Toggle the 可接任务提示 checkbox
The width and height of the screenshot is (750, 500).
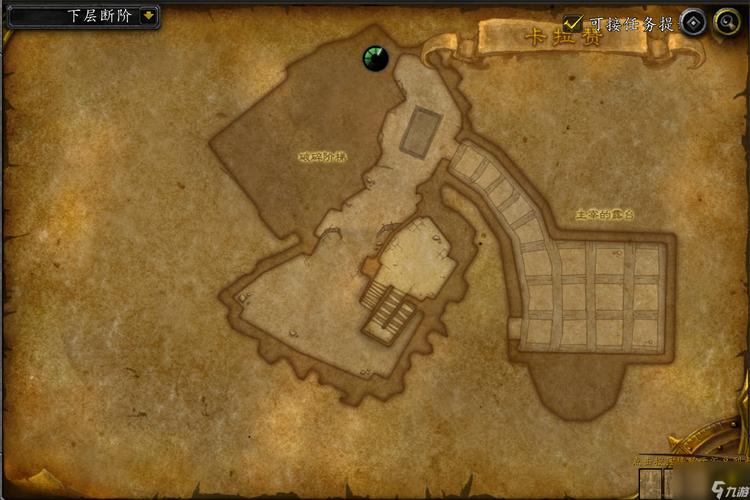(x=573, y=22)
